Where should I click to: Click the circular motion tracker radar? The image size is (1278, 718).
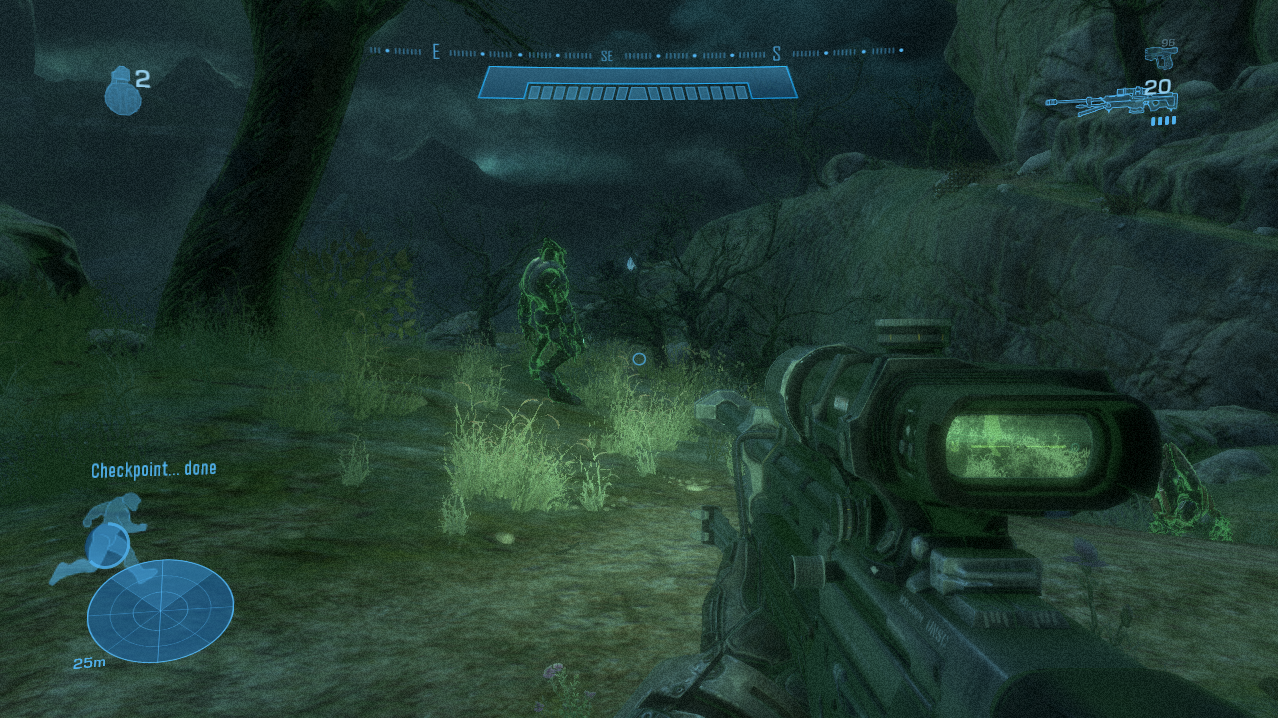coord(160,609)
